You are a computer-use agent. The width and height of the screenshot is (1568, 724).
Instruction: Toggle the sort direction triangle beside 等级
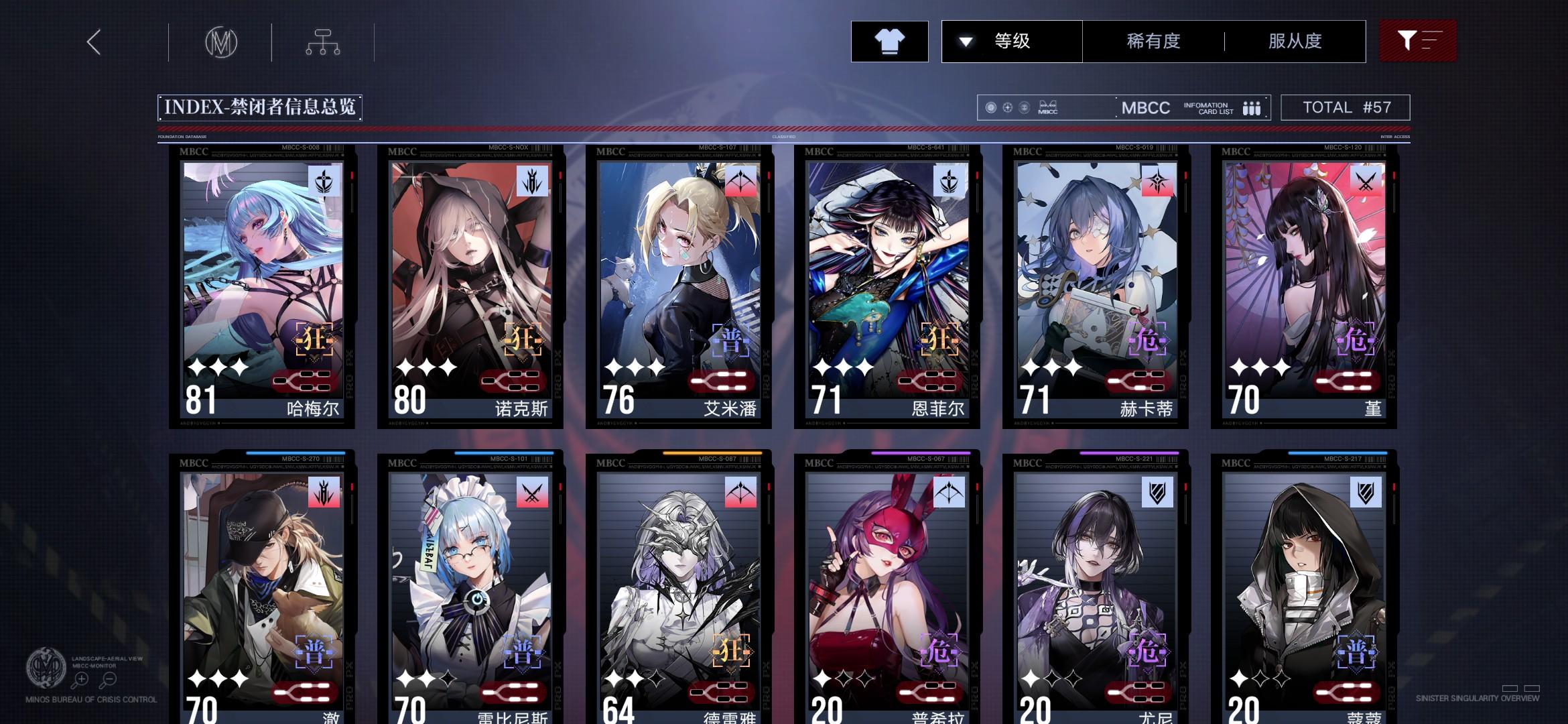(x=966, y=42)
